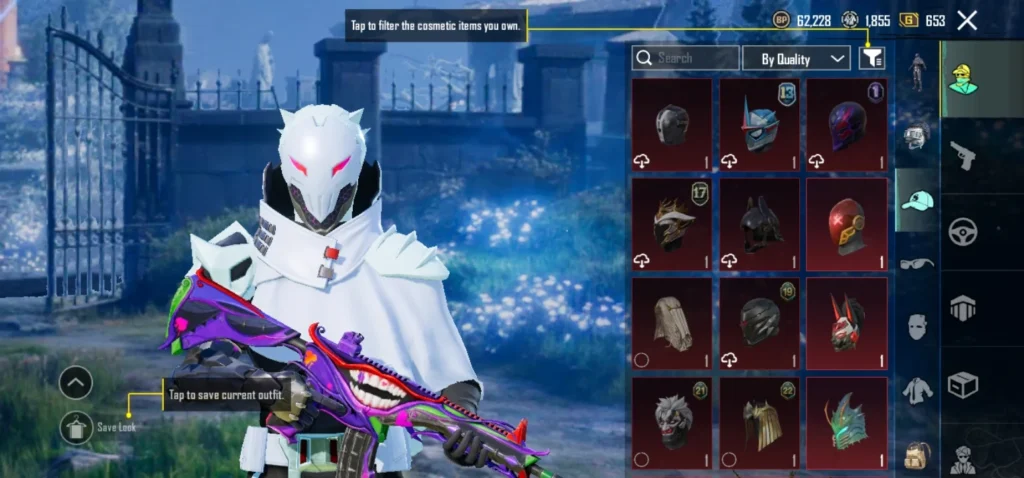Choose the black bat-eared cowl helmet
This screenshot has height=478, width=1024.
click(x=759, y=224)
